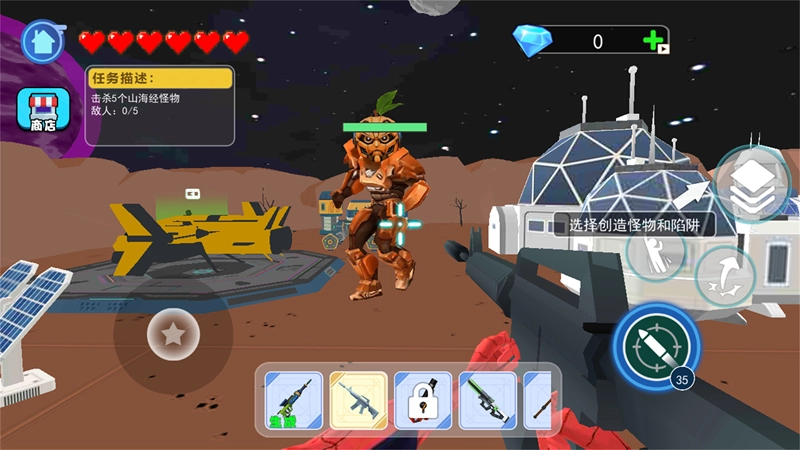Pick the partially visible wooden stick slot
Viewport: 800px width, 450px height.
[538, 400]
